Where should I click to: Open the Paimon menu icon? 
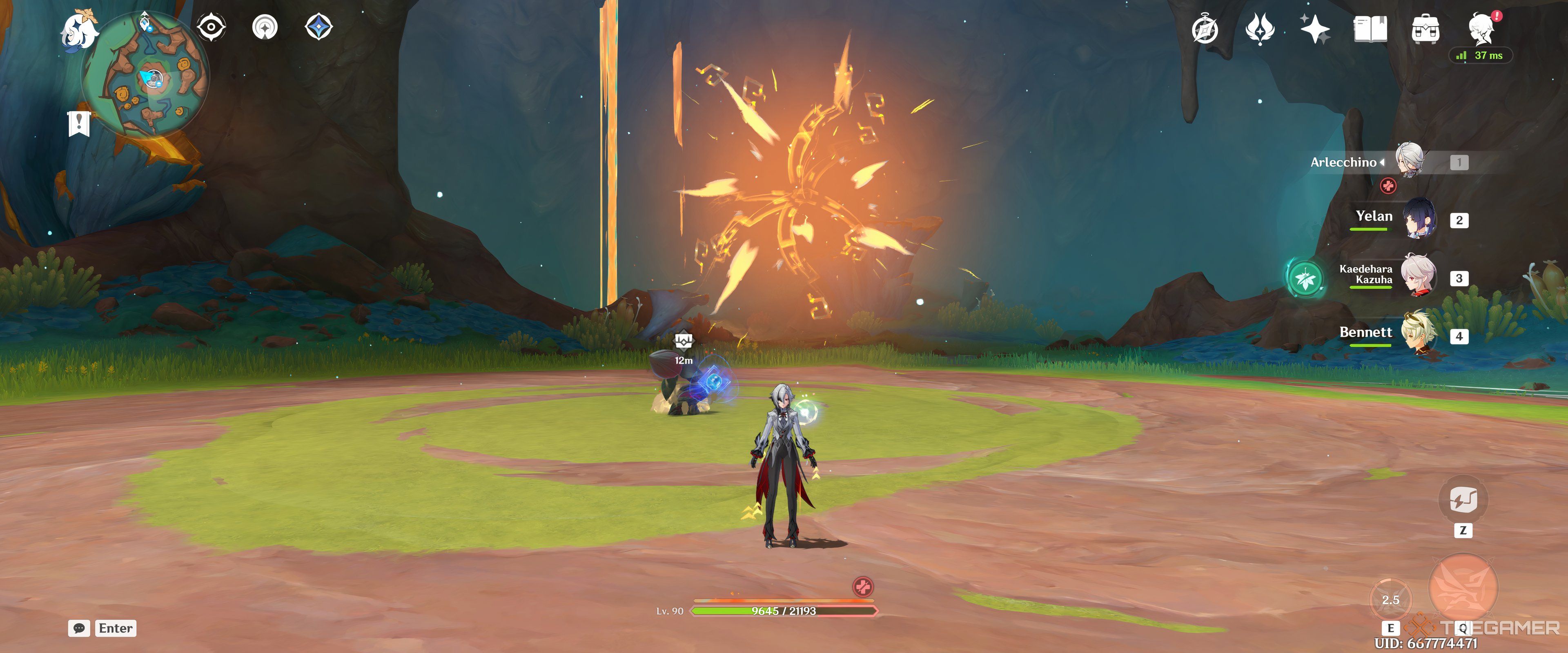[80, 31]
